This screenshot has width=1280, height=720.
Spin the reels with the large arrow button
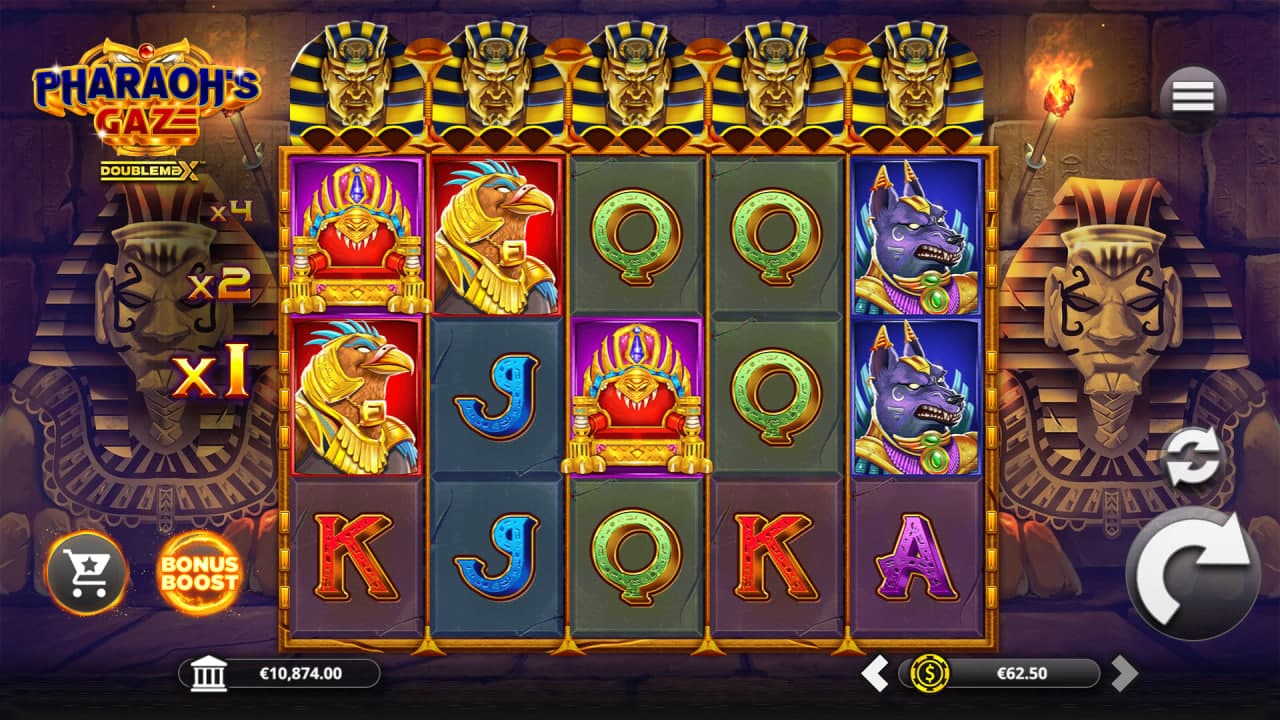tap(1193, 573)
